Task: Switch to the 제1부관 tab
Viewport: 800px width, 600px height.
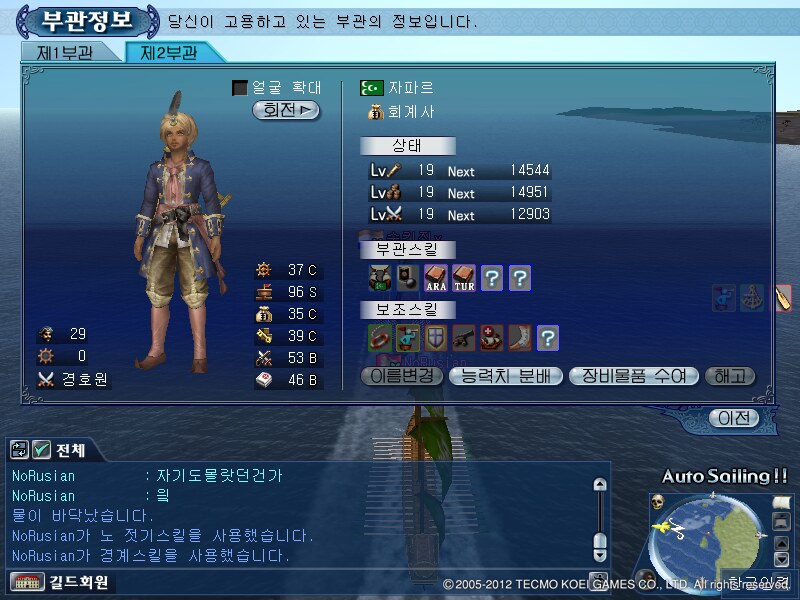Action: point(63,53)
